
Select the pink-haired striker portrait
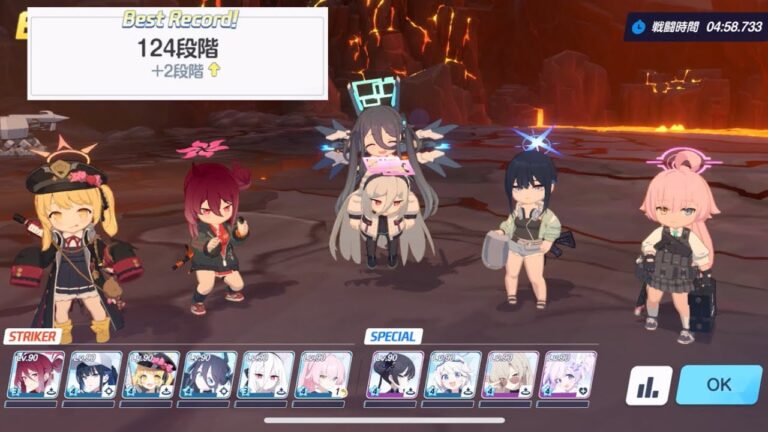(322, 375)
